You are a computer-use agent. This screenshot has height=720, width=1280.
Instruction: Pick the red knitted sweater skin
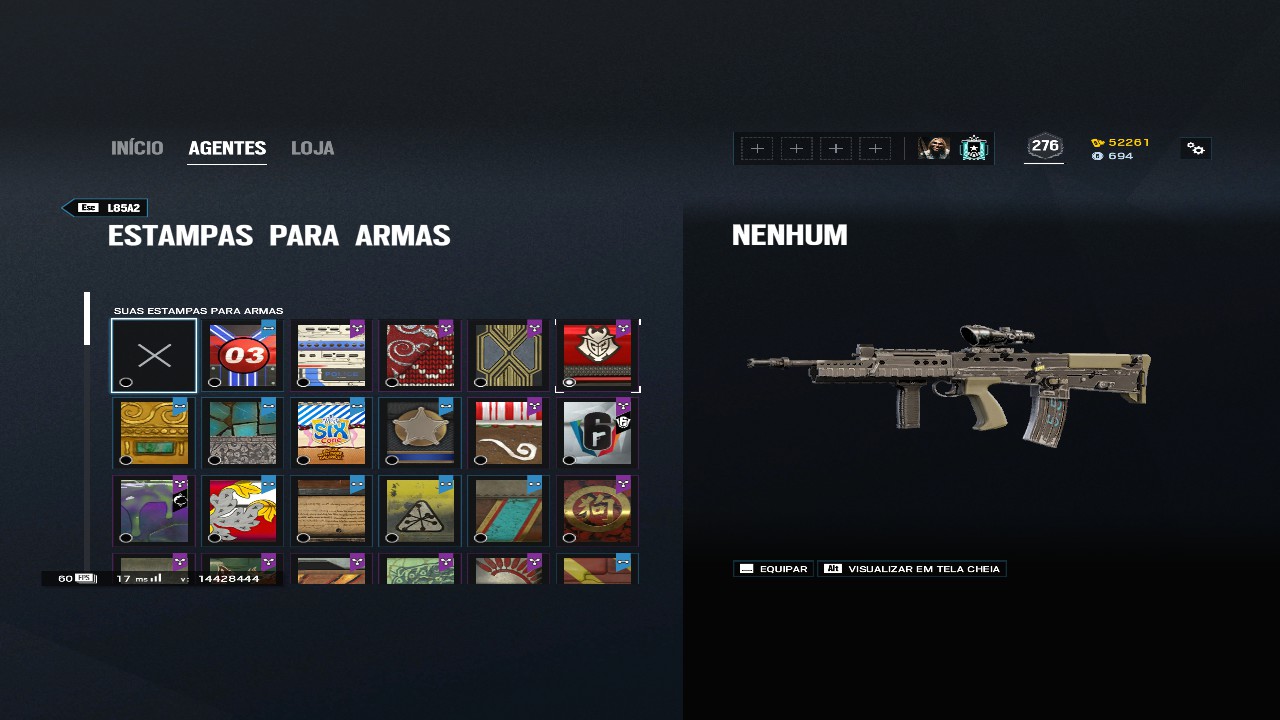point(420,355)
